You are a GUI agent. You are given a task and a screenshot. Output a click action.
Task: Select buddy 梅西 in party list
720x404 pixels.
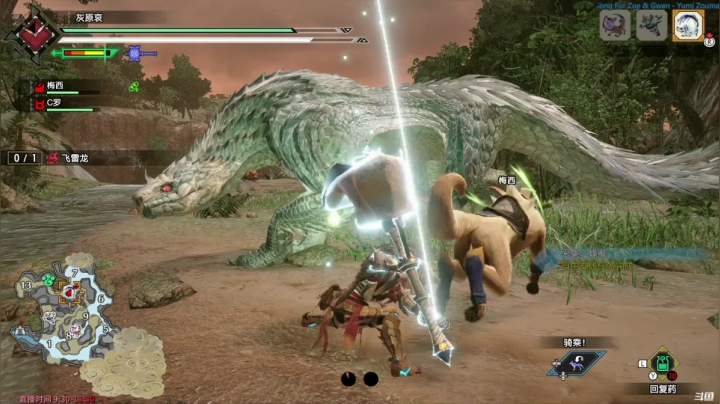(56, 87)
